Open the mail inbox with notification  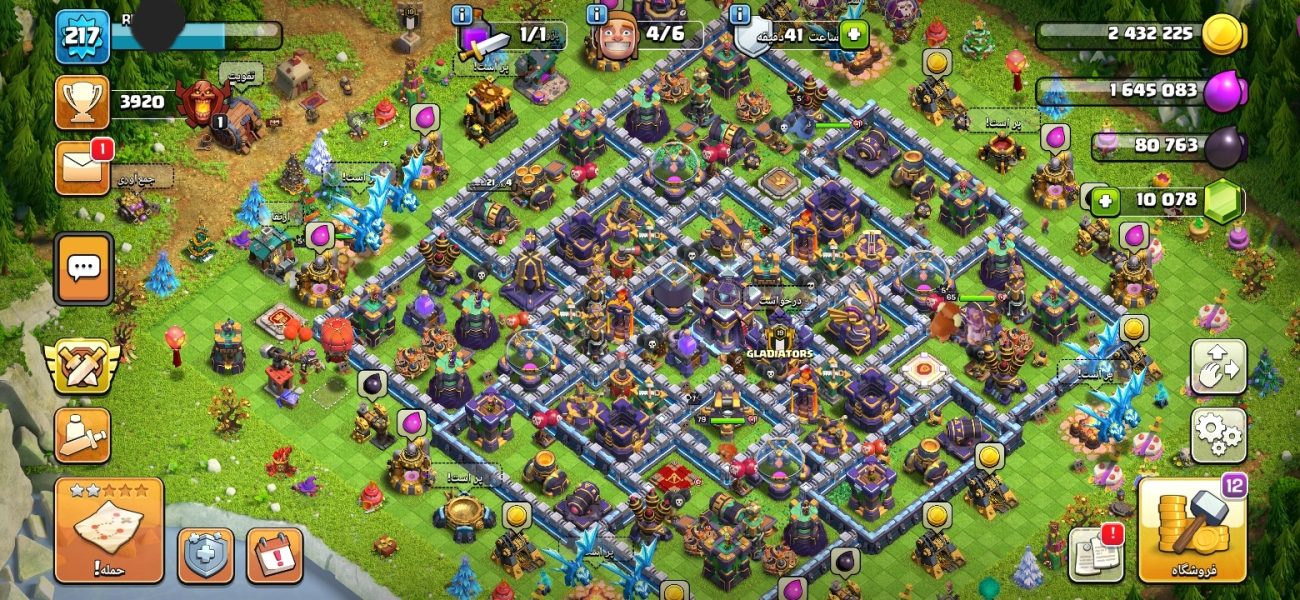pos(83,167)
